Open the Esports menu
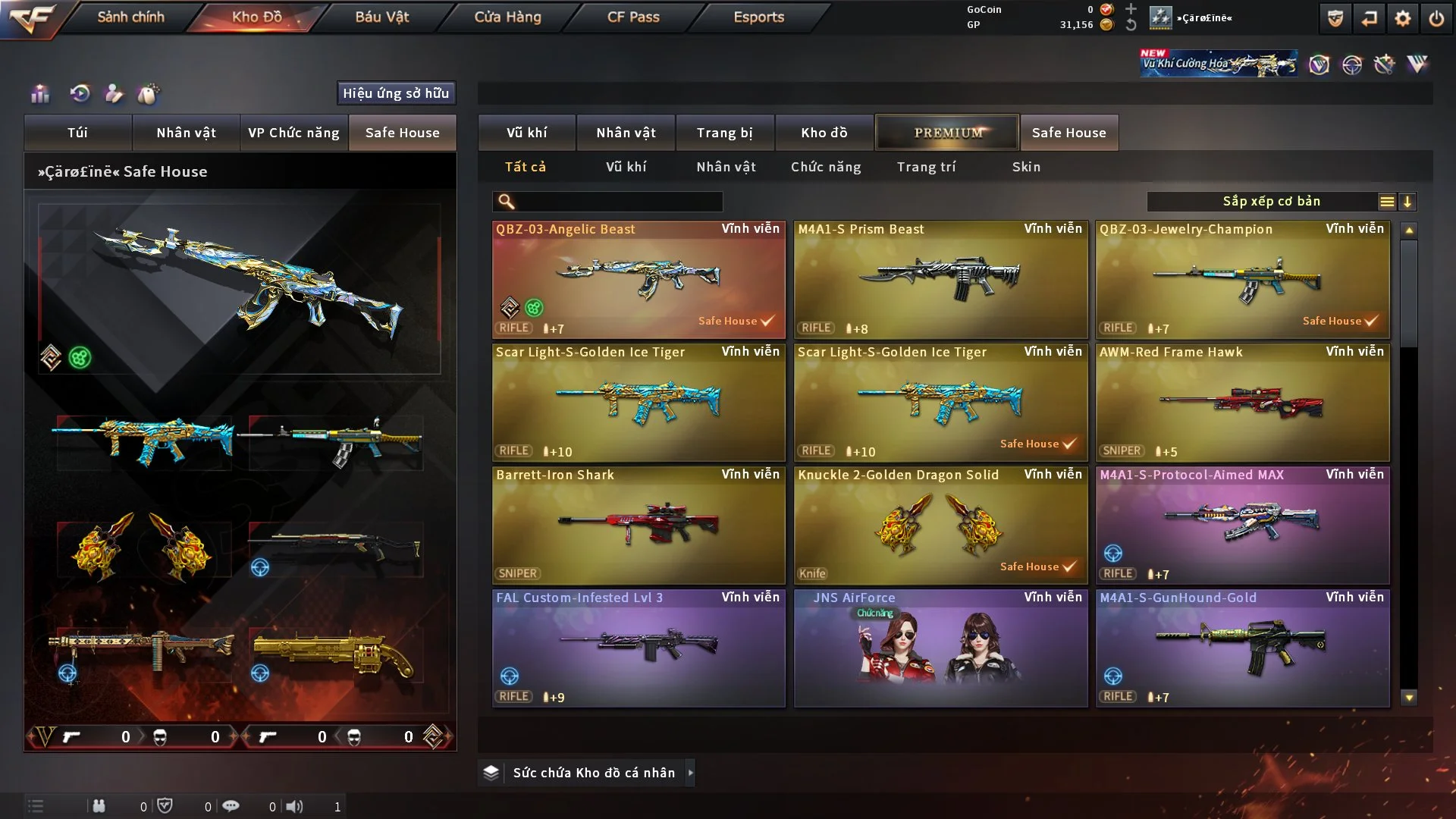Image resolution: width=1456 pixels, height=819 pixels. [758, 17]
